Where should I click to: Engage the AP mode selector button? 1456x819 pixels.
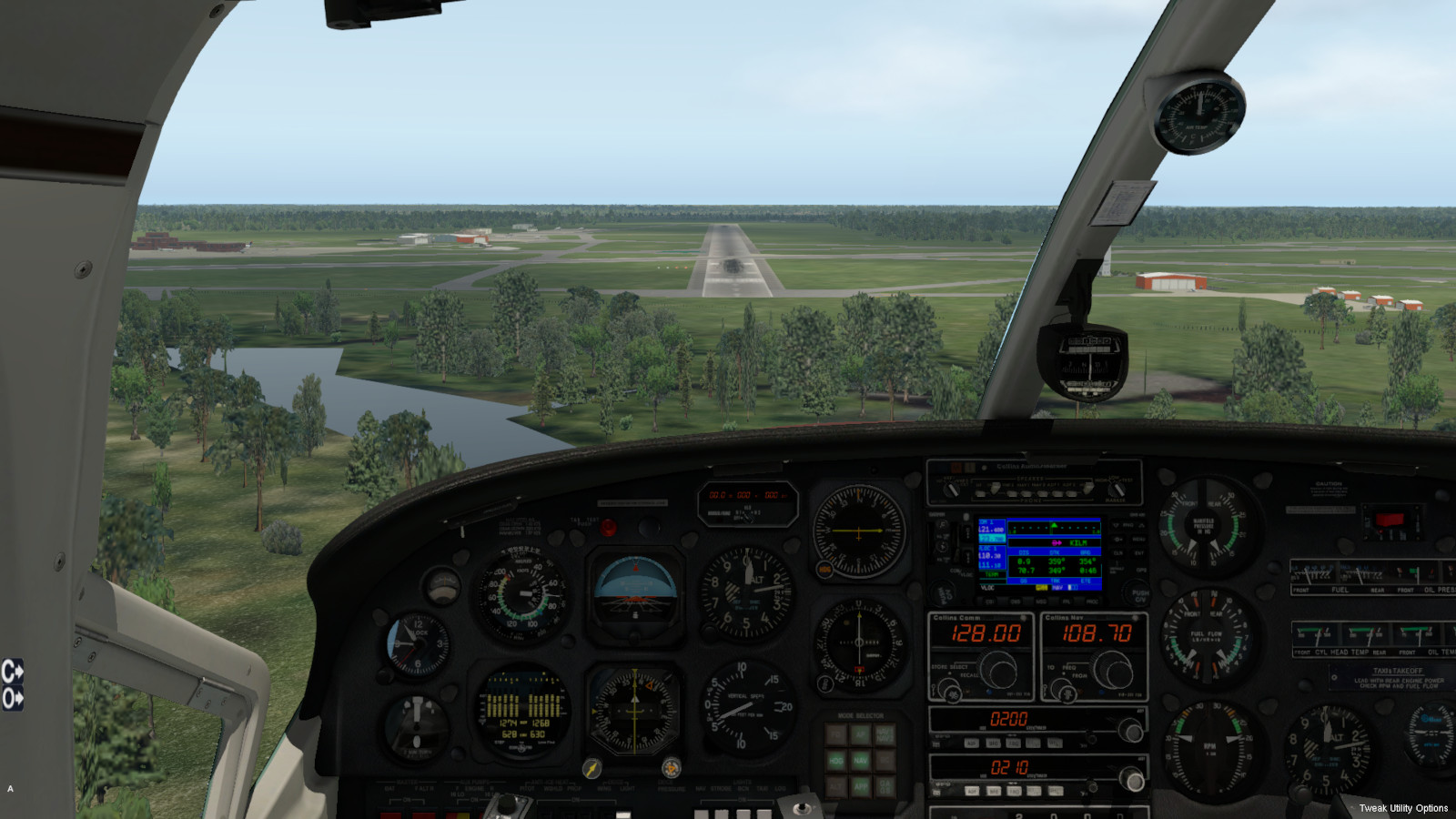[x=860, y=734]
